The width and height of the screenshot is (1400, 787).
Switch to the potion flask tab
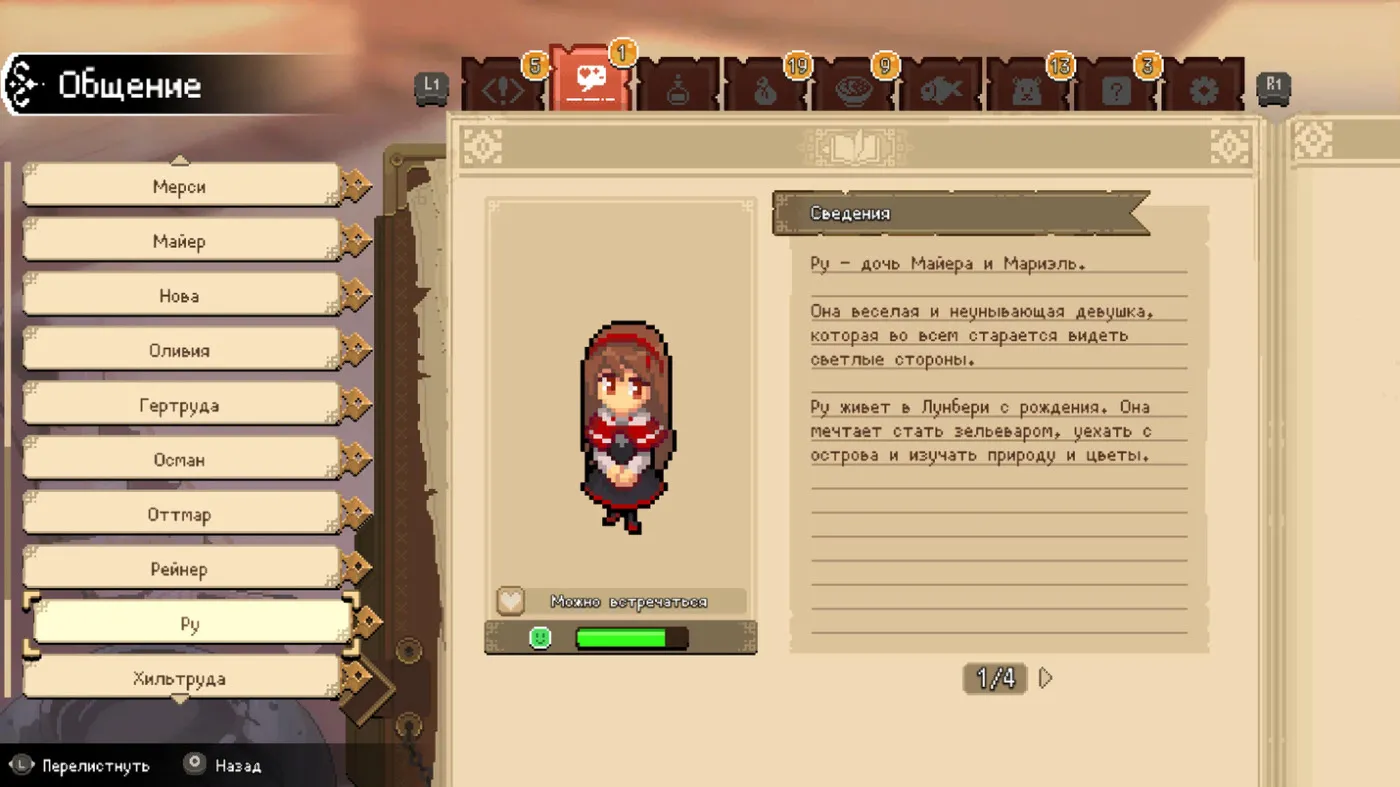[679, 90]
